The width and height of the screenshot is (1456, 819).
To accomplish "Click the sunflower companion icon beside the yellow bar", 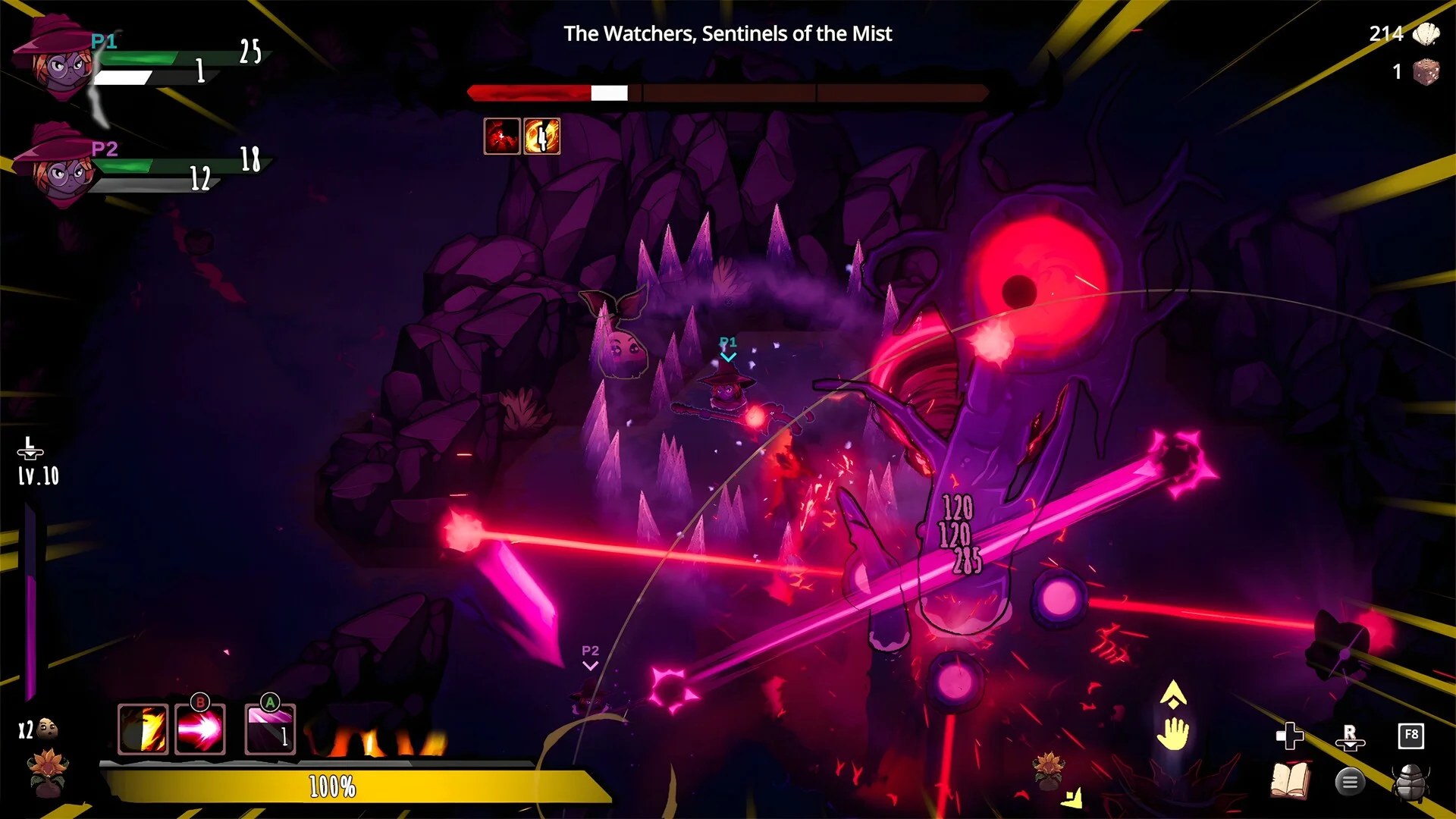I will (x=48, y=772).
